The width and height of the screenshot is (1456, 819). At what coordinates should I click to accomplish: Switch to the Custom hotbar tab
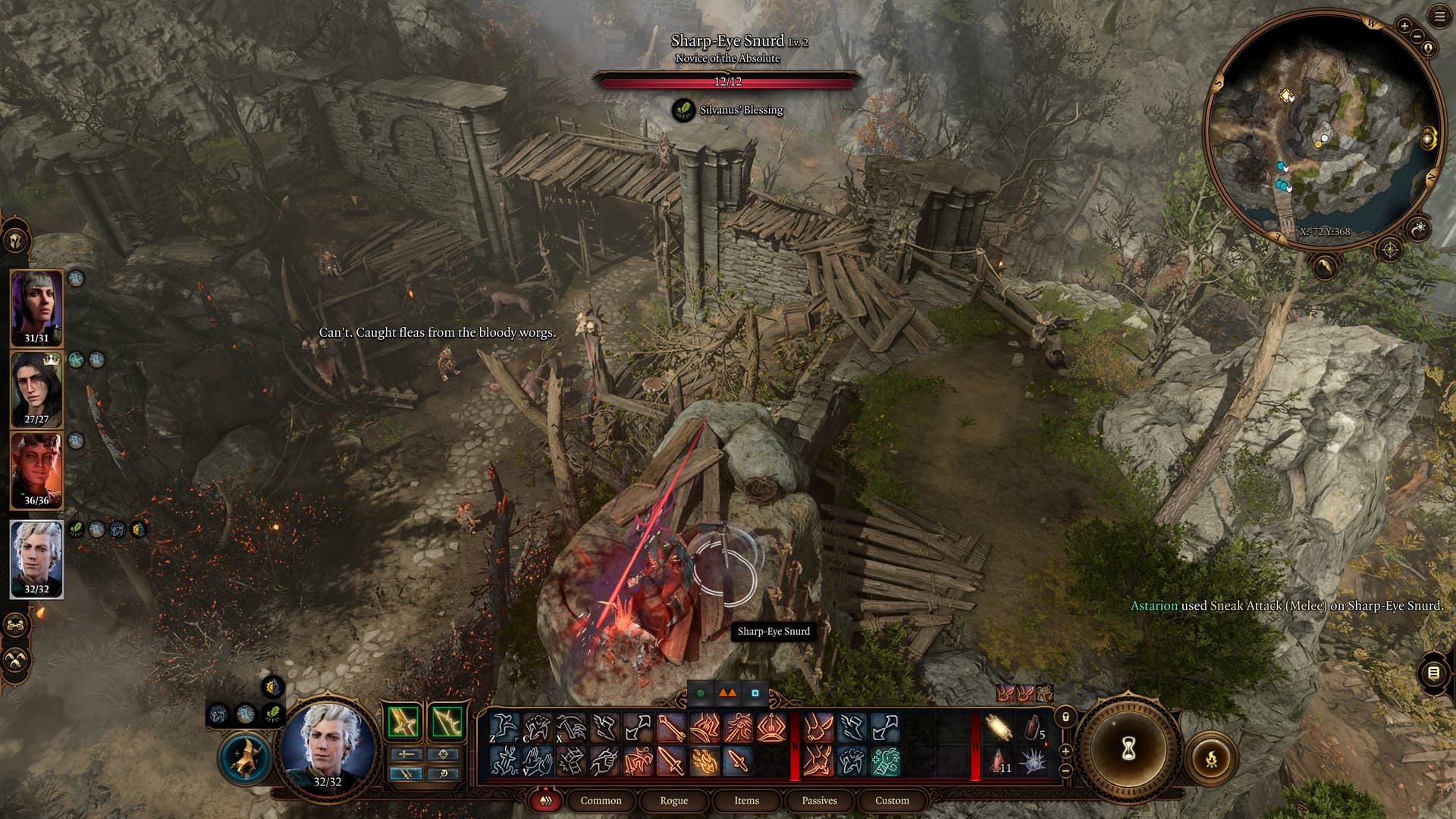tap(892, 800)
